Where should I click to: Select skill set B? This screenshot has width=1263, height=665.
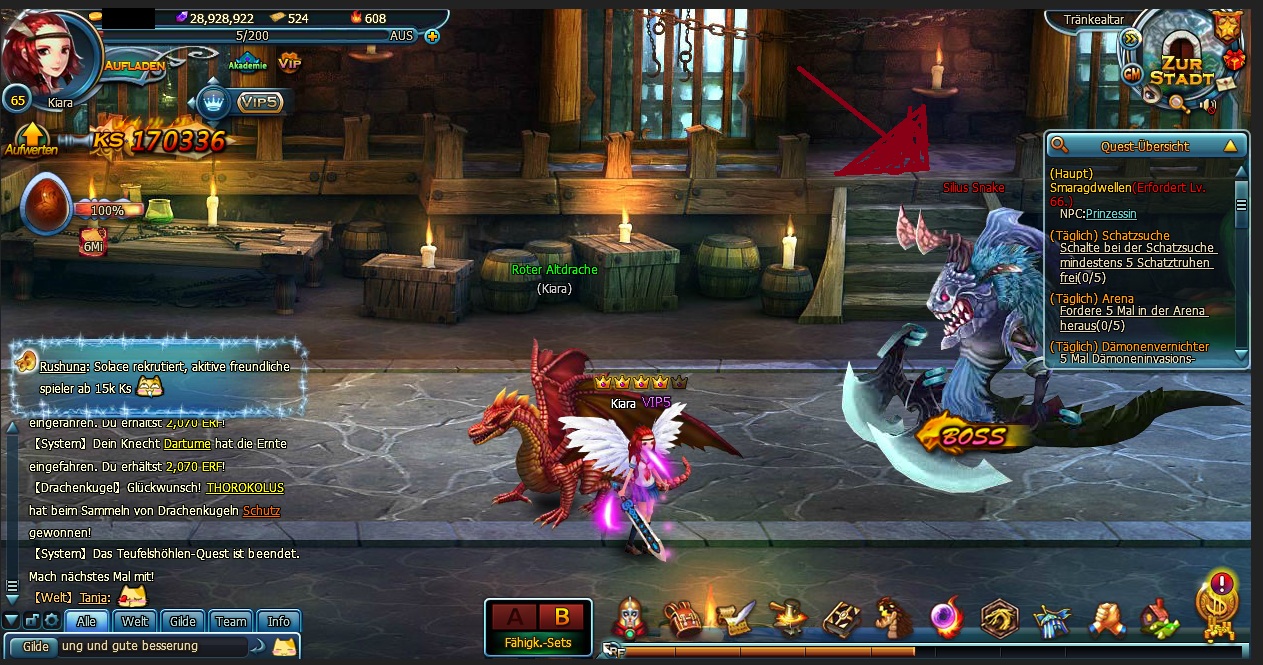pyautogui.click(x=561, y=616)
